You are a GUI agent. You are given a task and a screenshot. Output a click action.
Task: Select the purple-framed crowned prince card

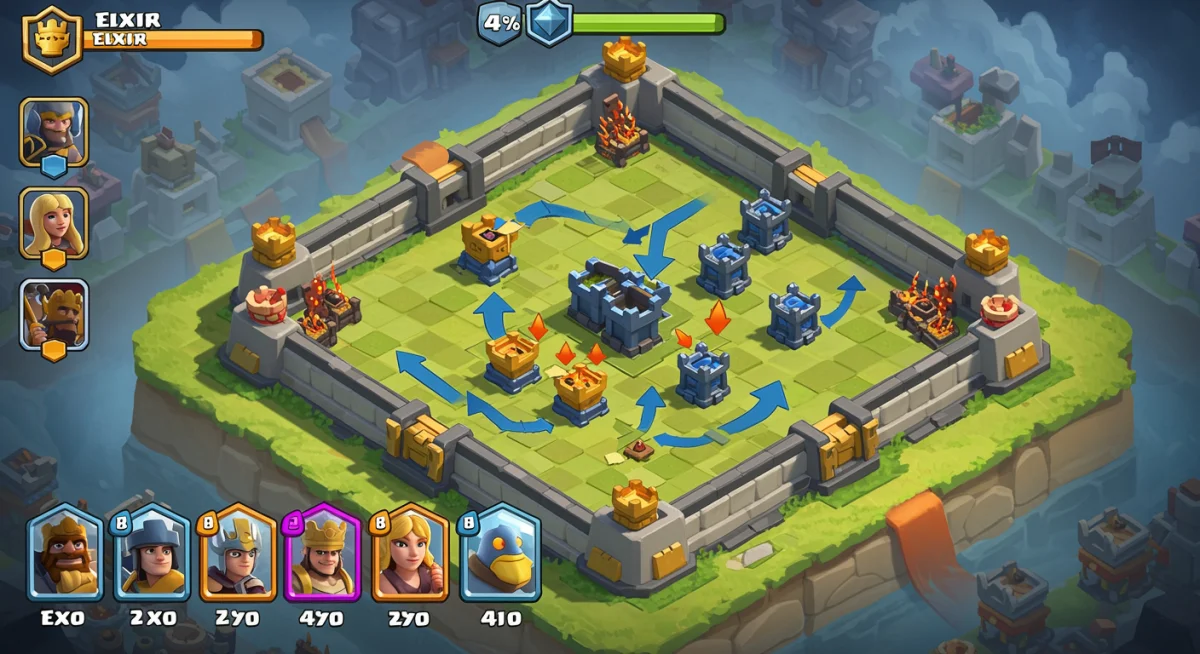pyautogui.click(x=321, y=553)
